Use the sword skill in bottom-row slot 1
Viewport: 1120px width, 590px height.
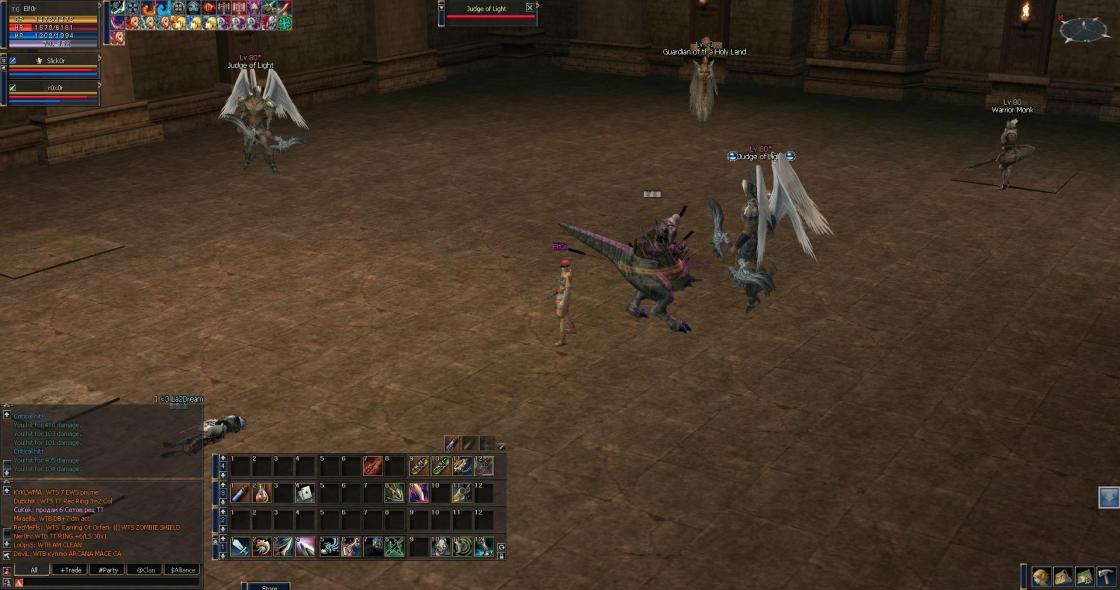[240, 546]
